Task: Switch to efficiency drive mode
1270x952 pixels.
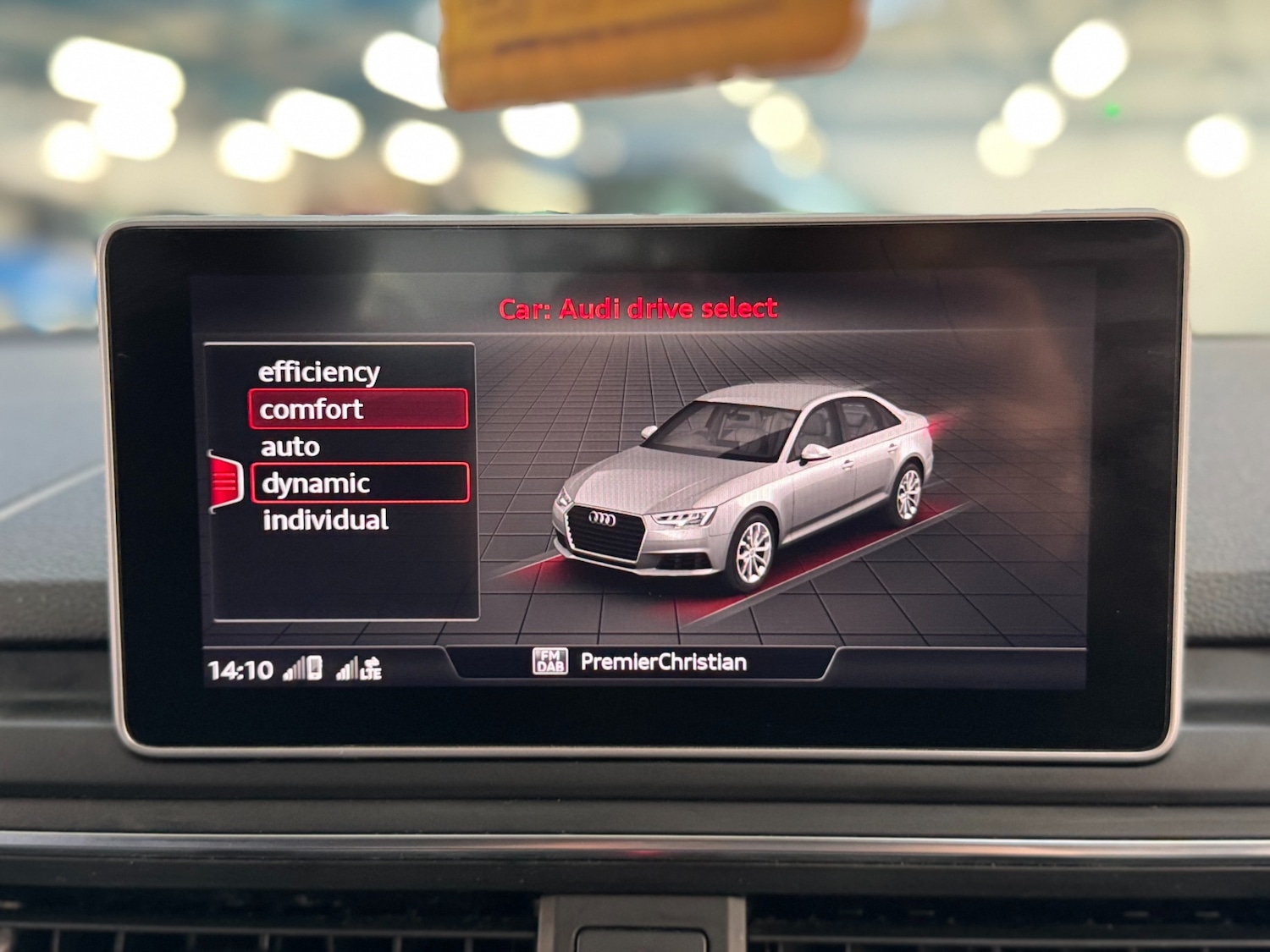Action: point(319,370)
